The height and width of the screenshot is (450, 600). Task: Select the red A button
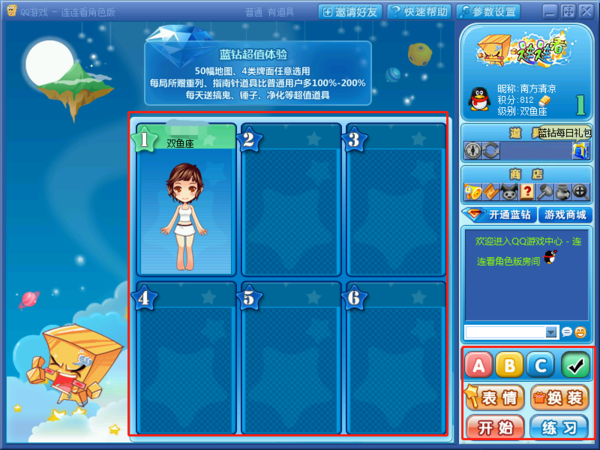pyautogui.click(x=478, y=366)
